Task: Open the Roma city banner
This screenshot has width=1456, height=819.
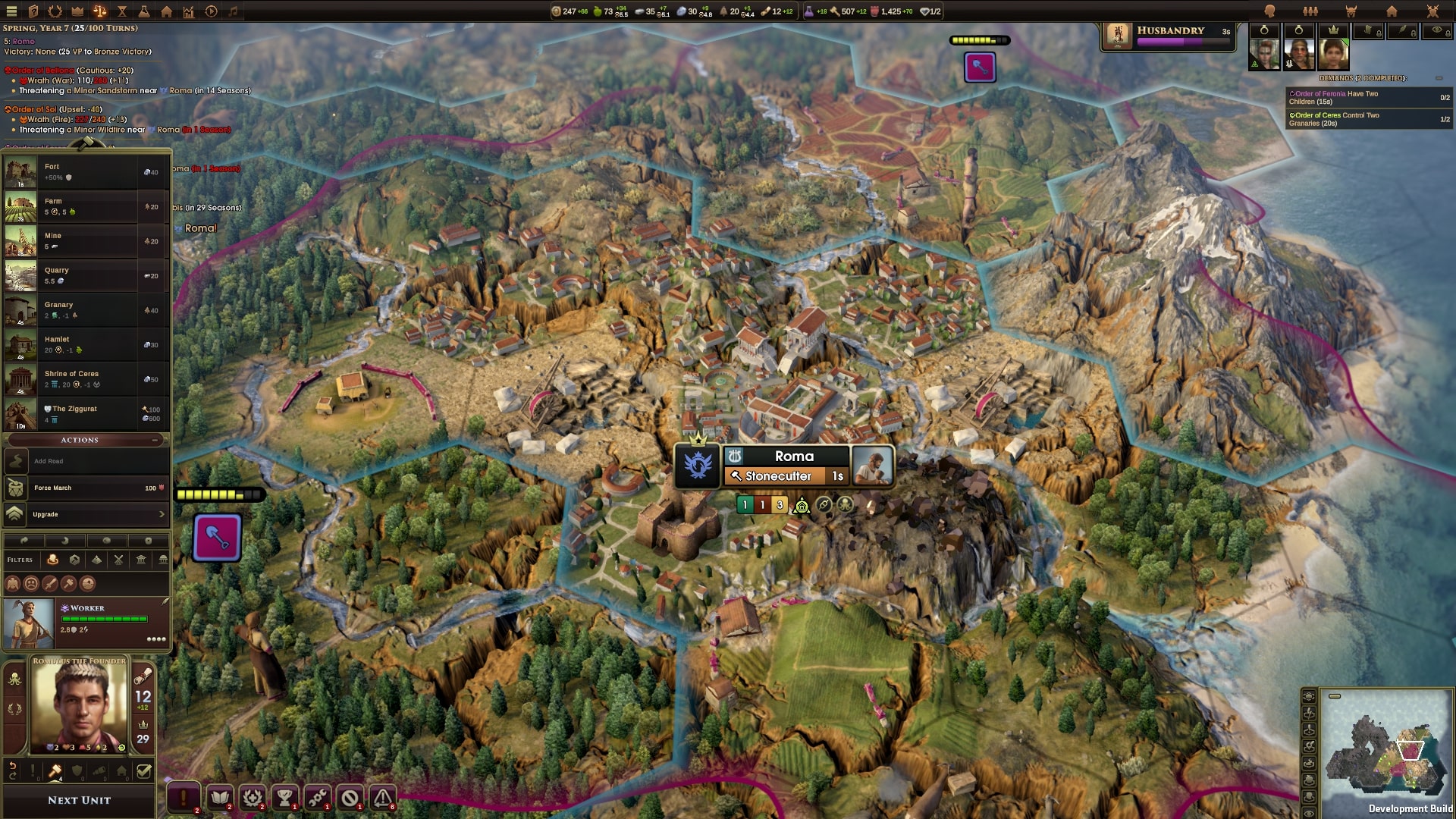Action: [x=793, y=456]
